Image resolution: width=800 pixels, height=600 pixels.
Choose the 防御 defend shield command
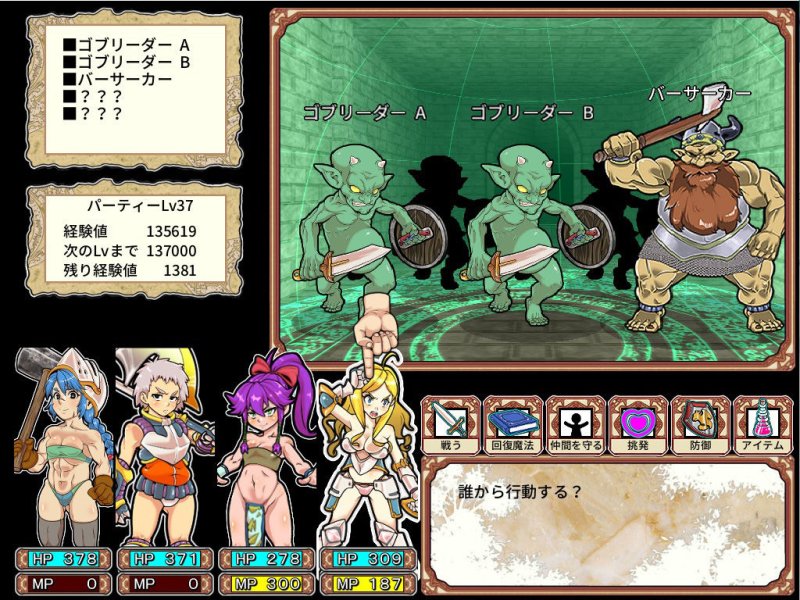[x=700, y=424]
